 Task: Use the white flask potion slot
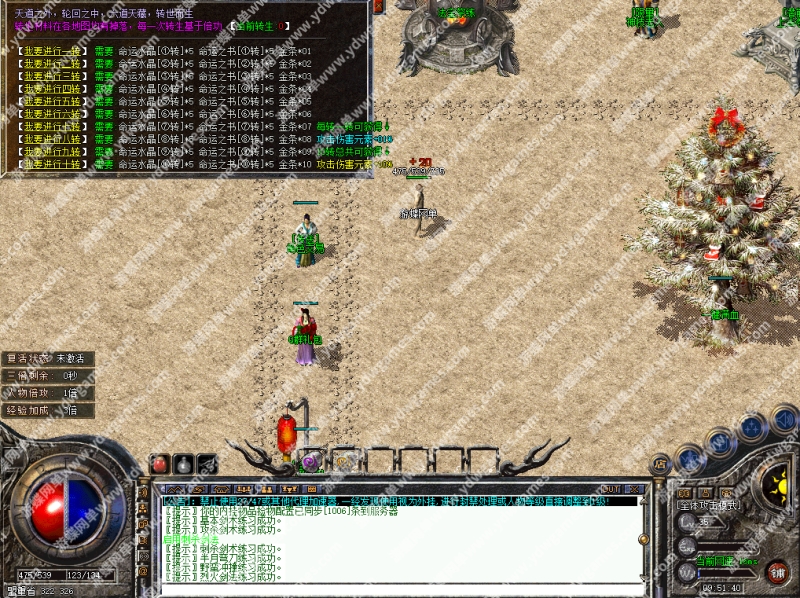[184, 464]
